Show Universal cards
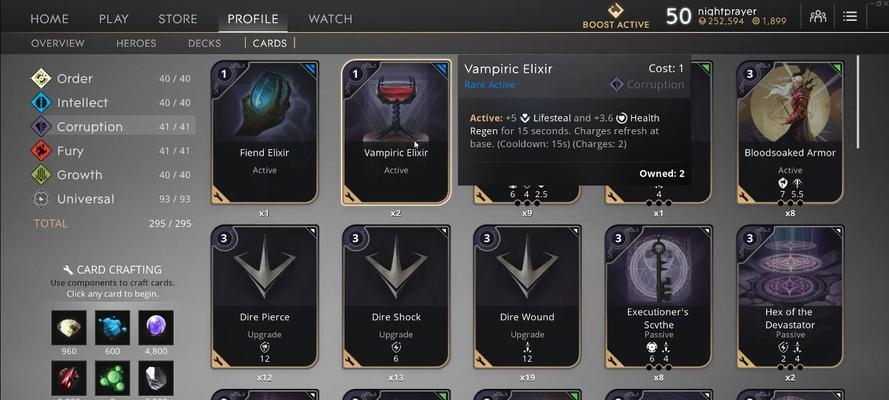Image resolution: width=889 pixels, height=400 pixels. pos(85,199)
